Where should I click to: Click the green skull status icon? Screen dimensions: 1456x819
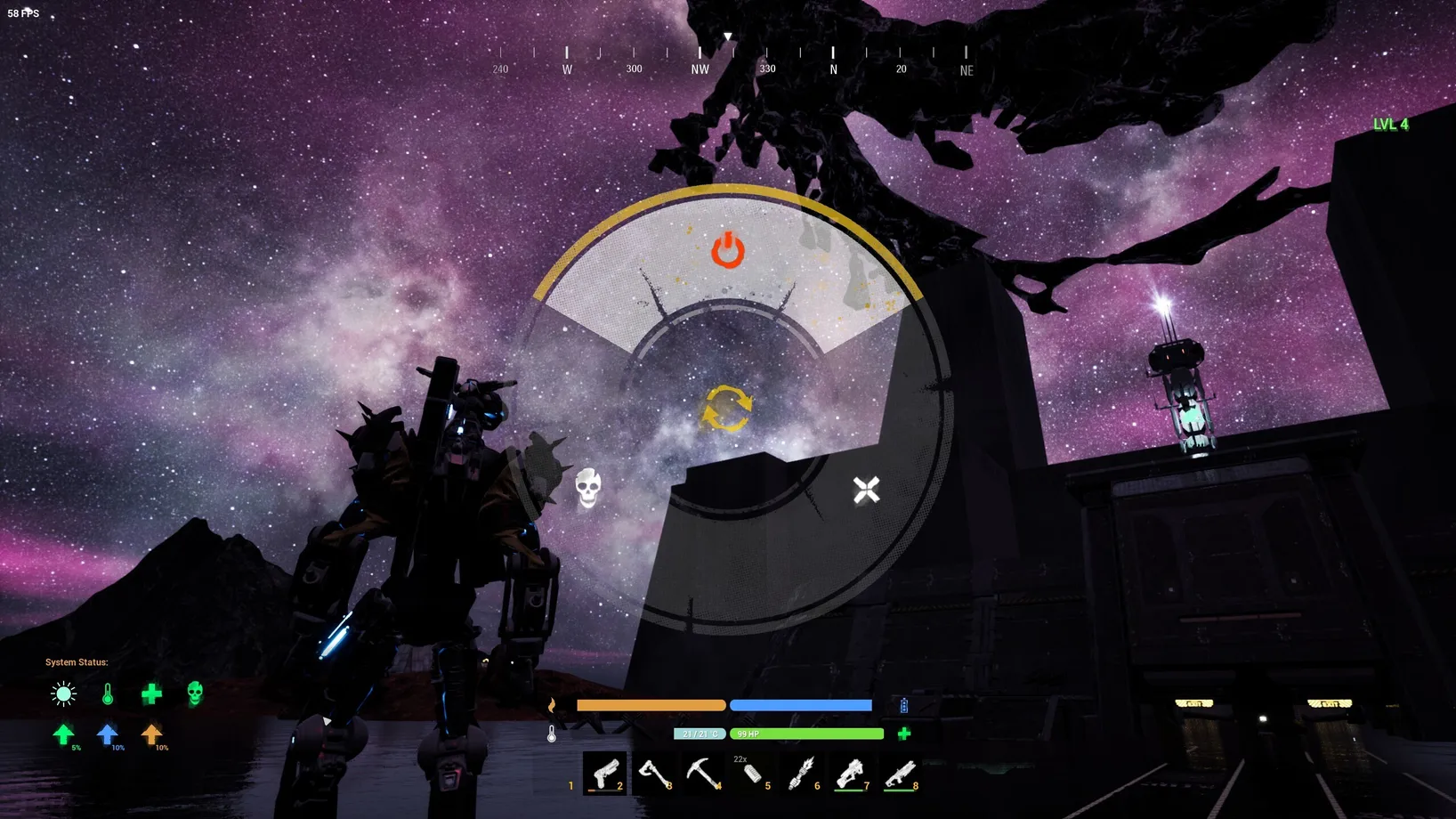(195, 693)
